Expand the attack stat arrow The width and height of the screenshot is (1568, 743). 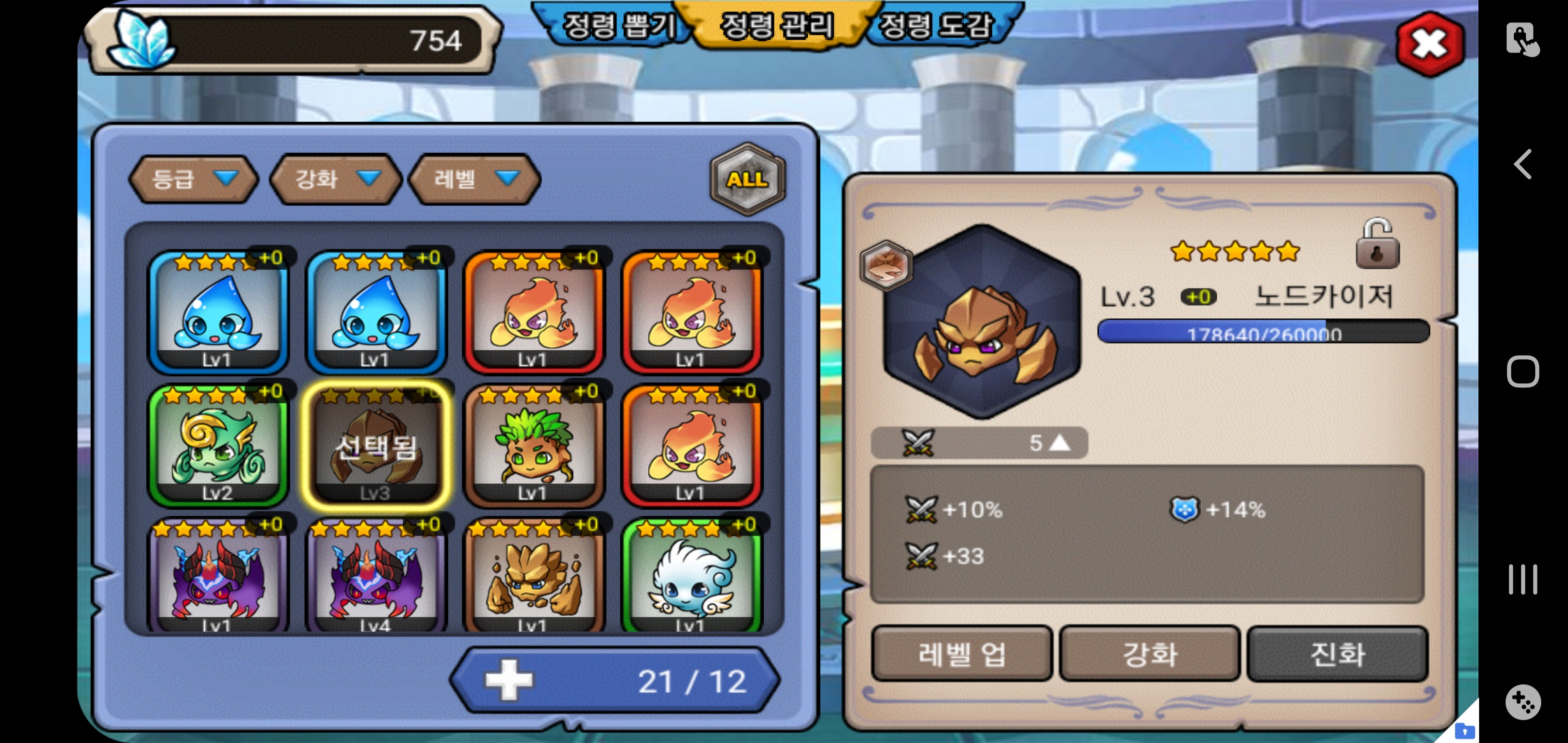pyautogui.click(x=1059, y=443)
